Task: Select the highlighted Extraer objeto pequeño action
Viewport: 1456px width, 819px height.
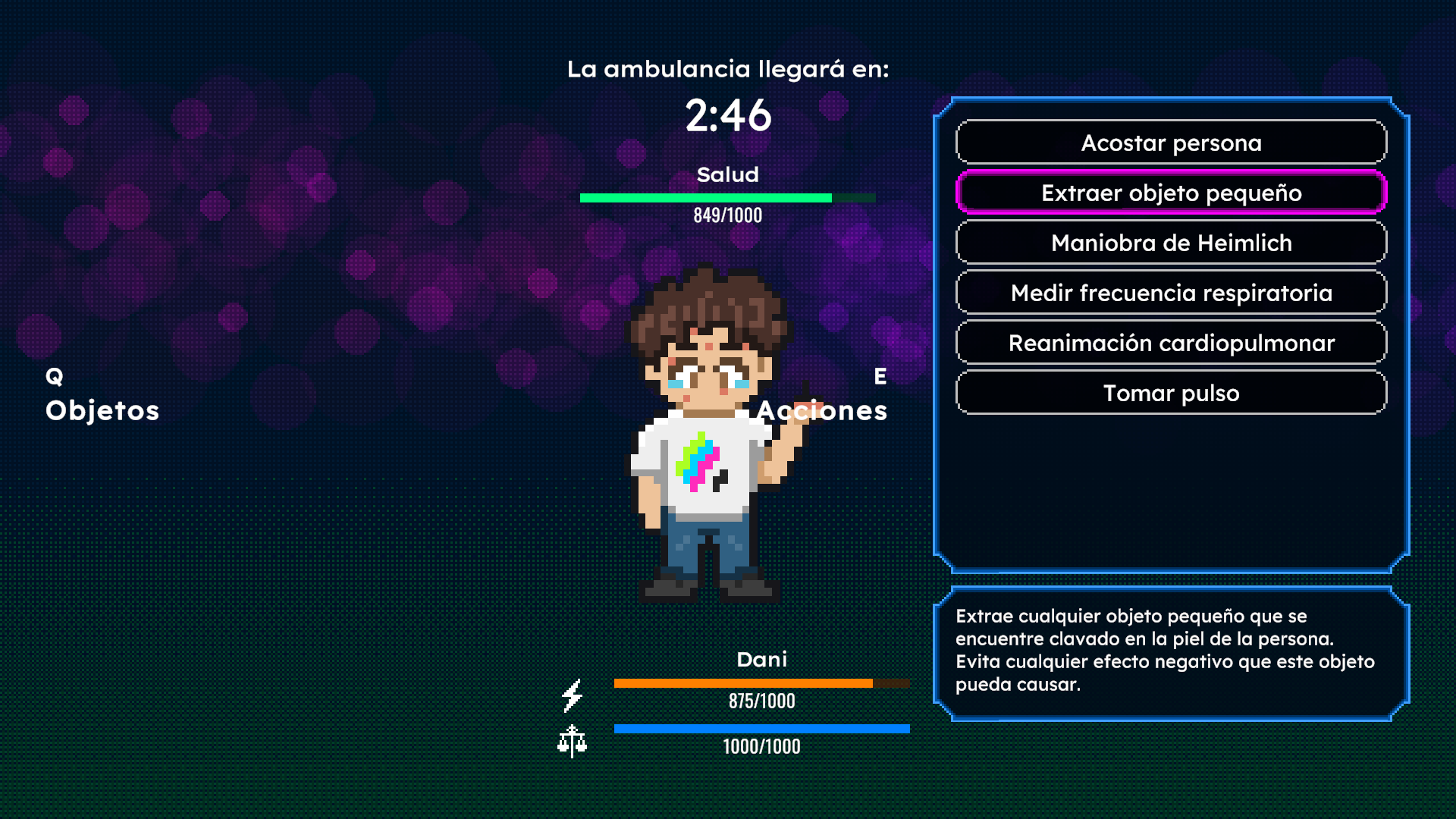Action: coord(1171,193)
